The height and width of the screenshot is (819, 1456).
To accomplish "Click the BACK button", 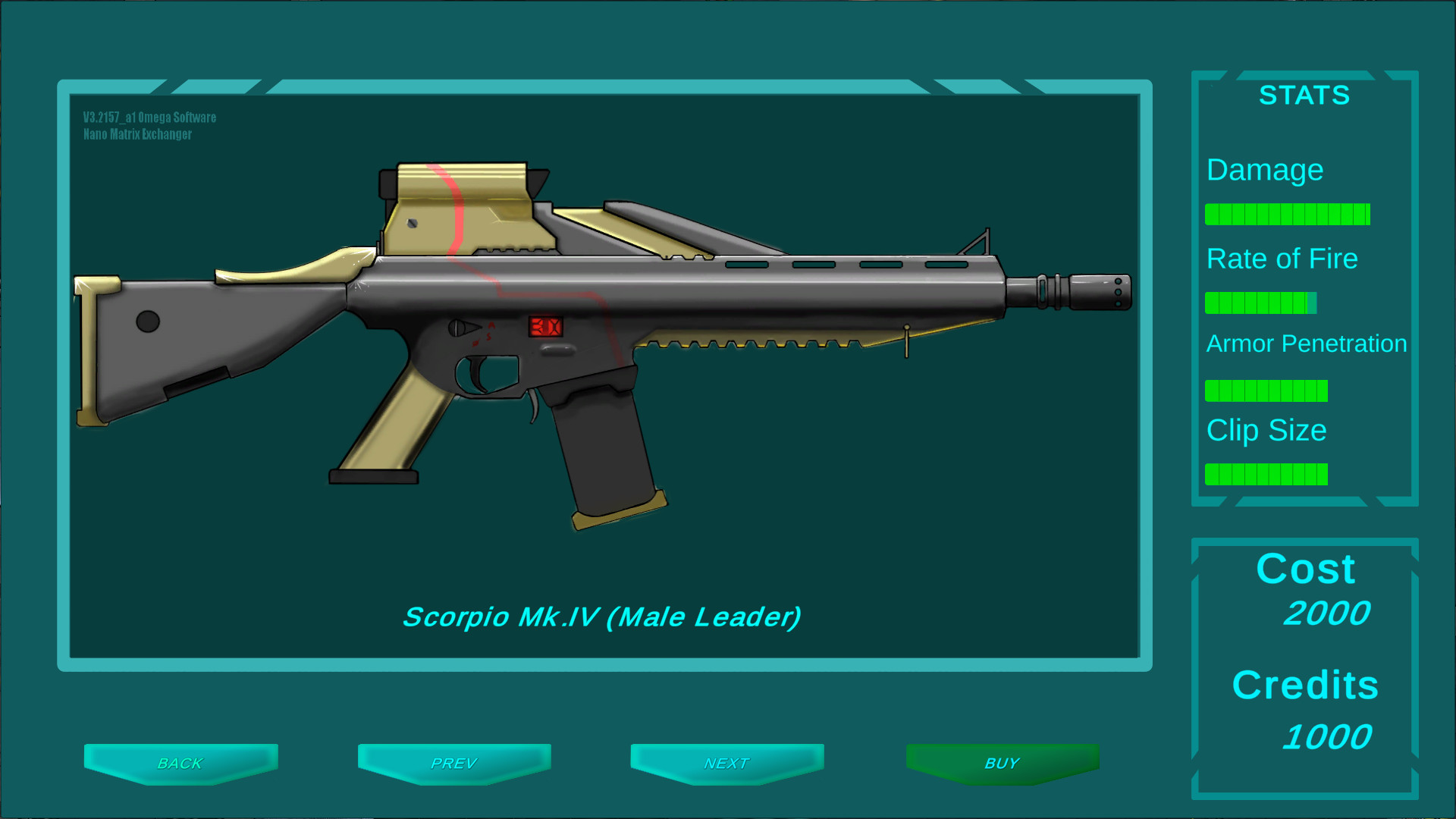I will [180, 763].
